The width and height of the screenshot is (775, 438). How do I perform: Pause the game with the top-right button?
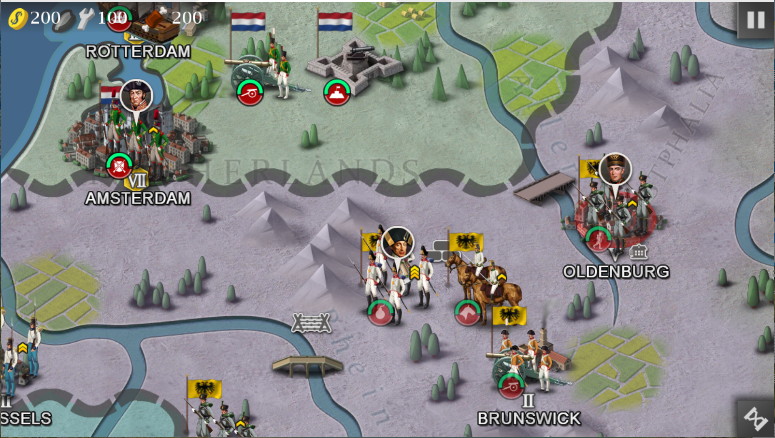pyautogui.click(x=755, y=20)
